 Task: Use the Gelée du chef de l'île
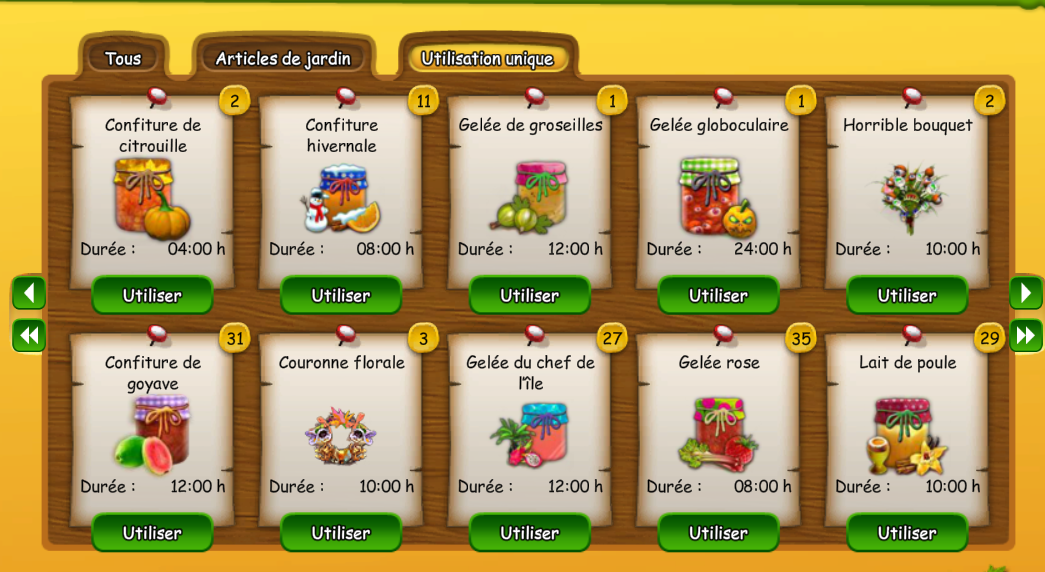pos(530,533)
